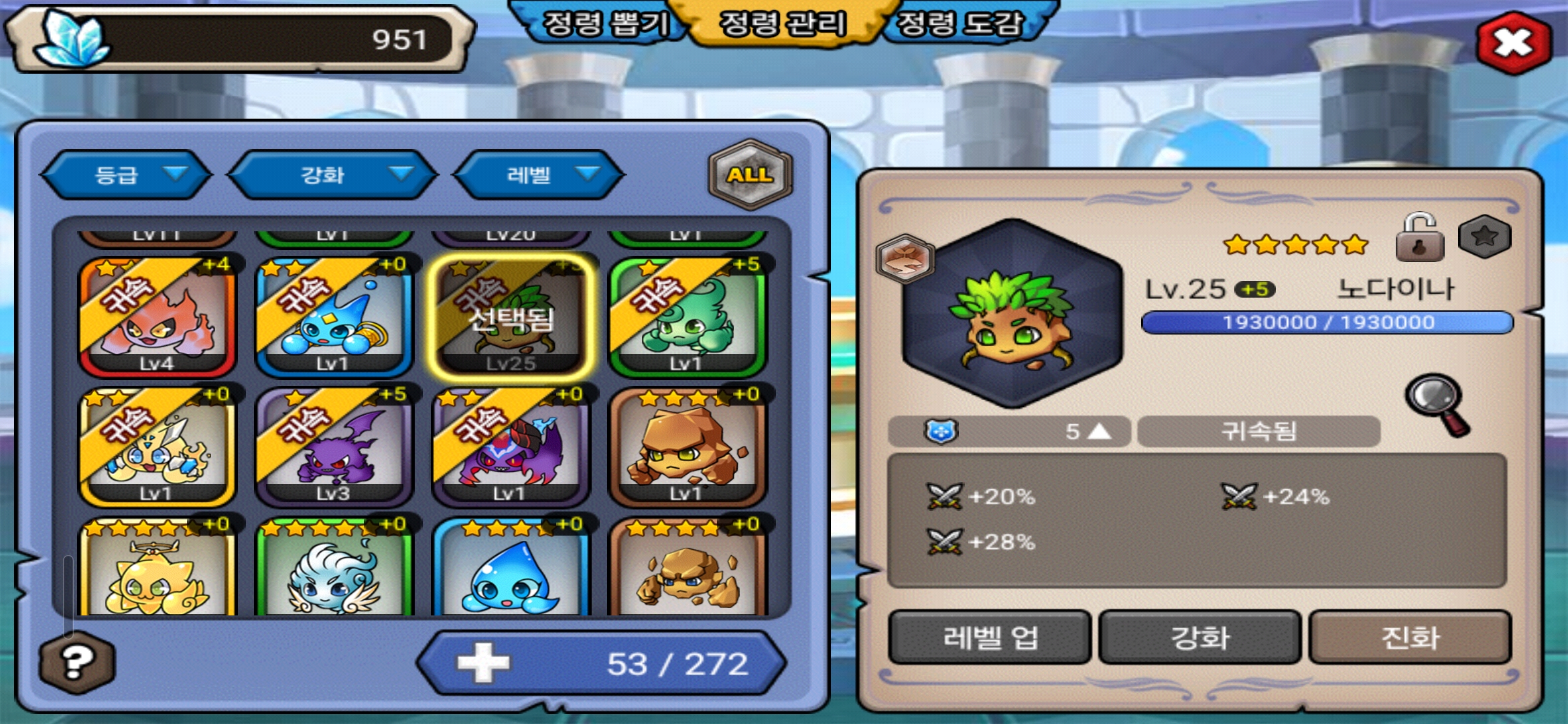Click the 레벨 업 button
Screen dimensions: 1568x724
tap(990, 637)
